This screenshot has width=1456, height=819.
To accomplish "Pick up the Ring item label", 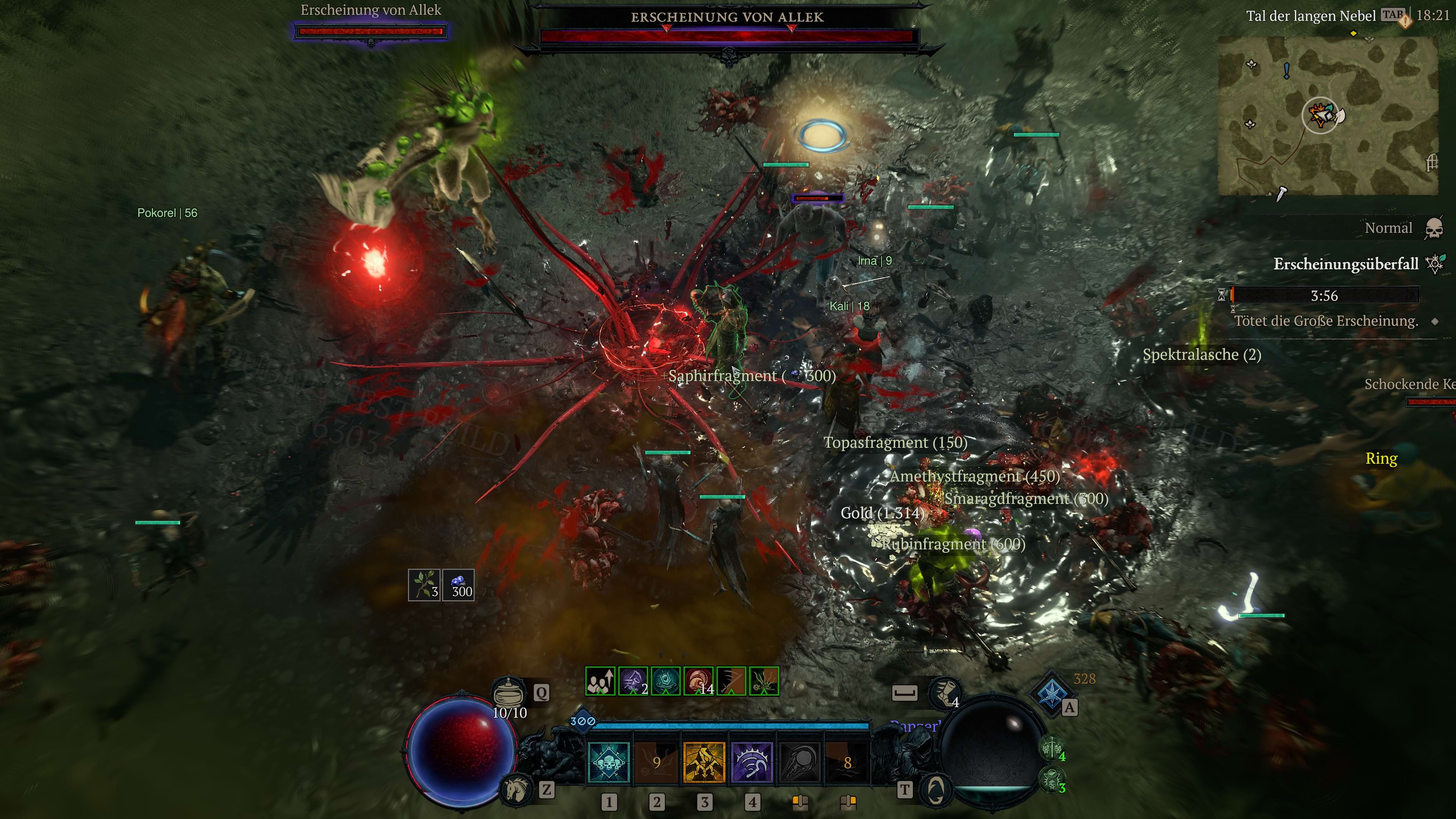I will tap(1381, 458).
